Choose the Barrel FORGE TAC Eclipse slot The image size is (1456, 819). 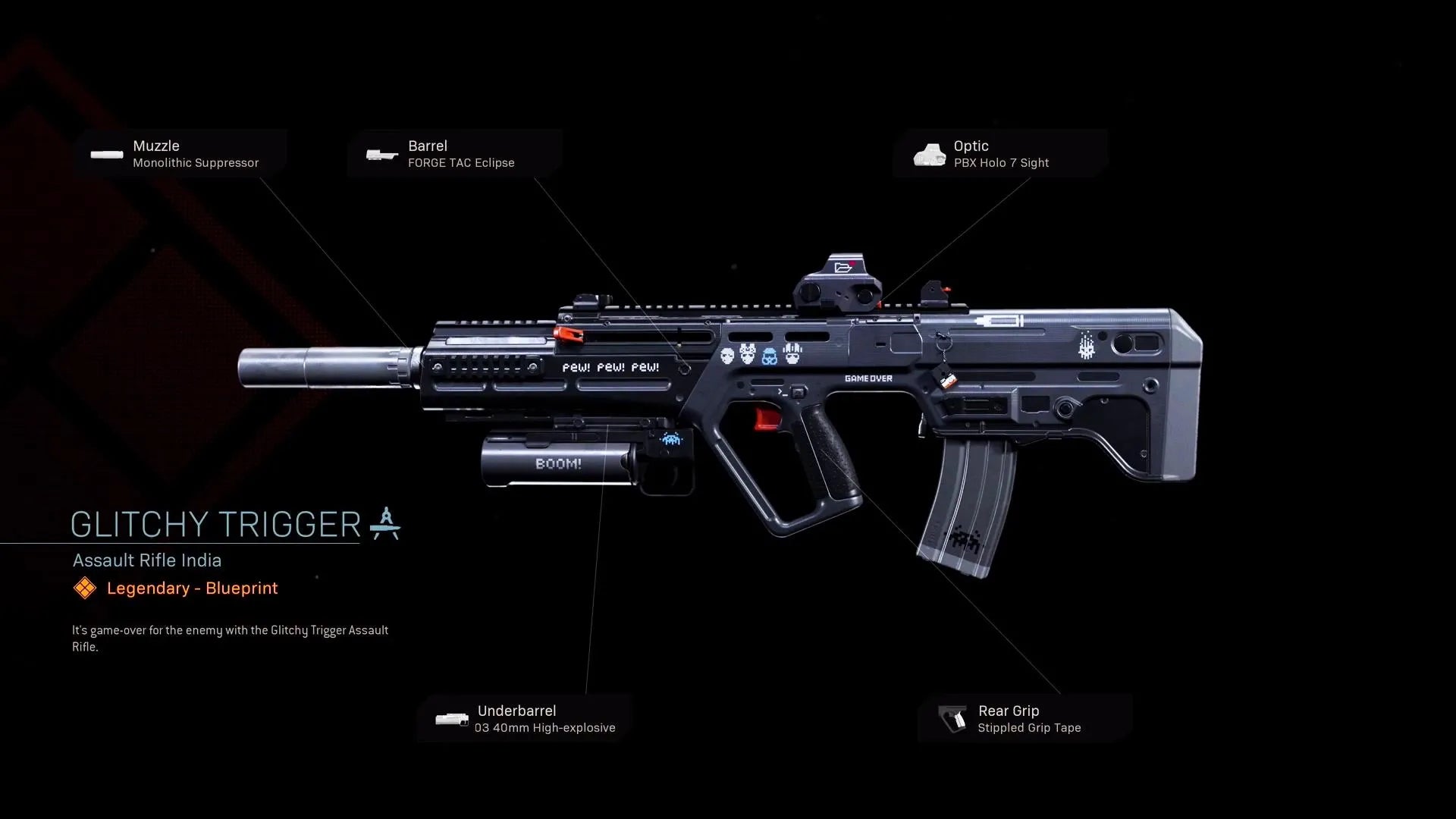coord(454,154)
